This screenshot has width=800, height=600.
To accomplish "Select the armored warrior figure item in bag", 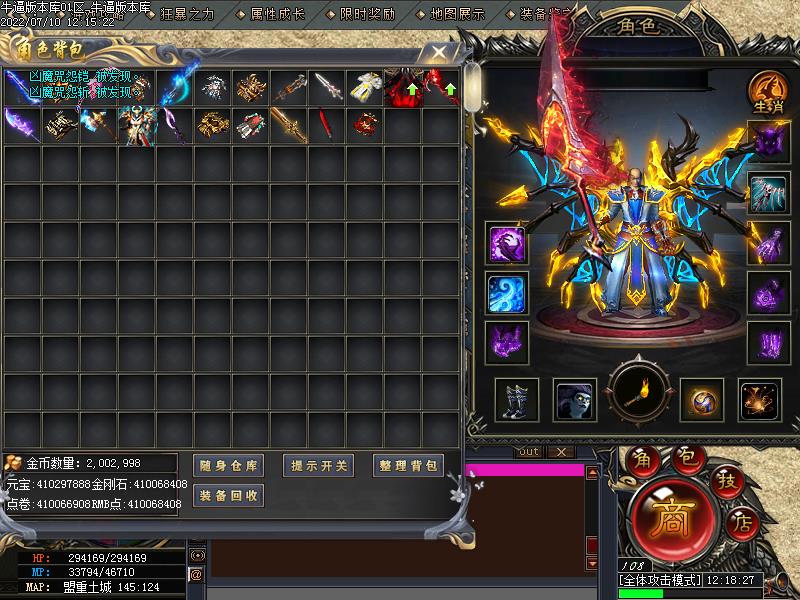I will tap(137, 126).
